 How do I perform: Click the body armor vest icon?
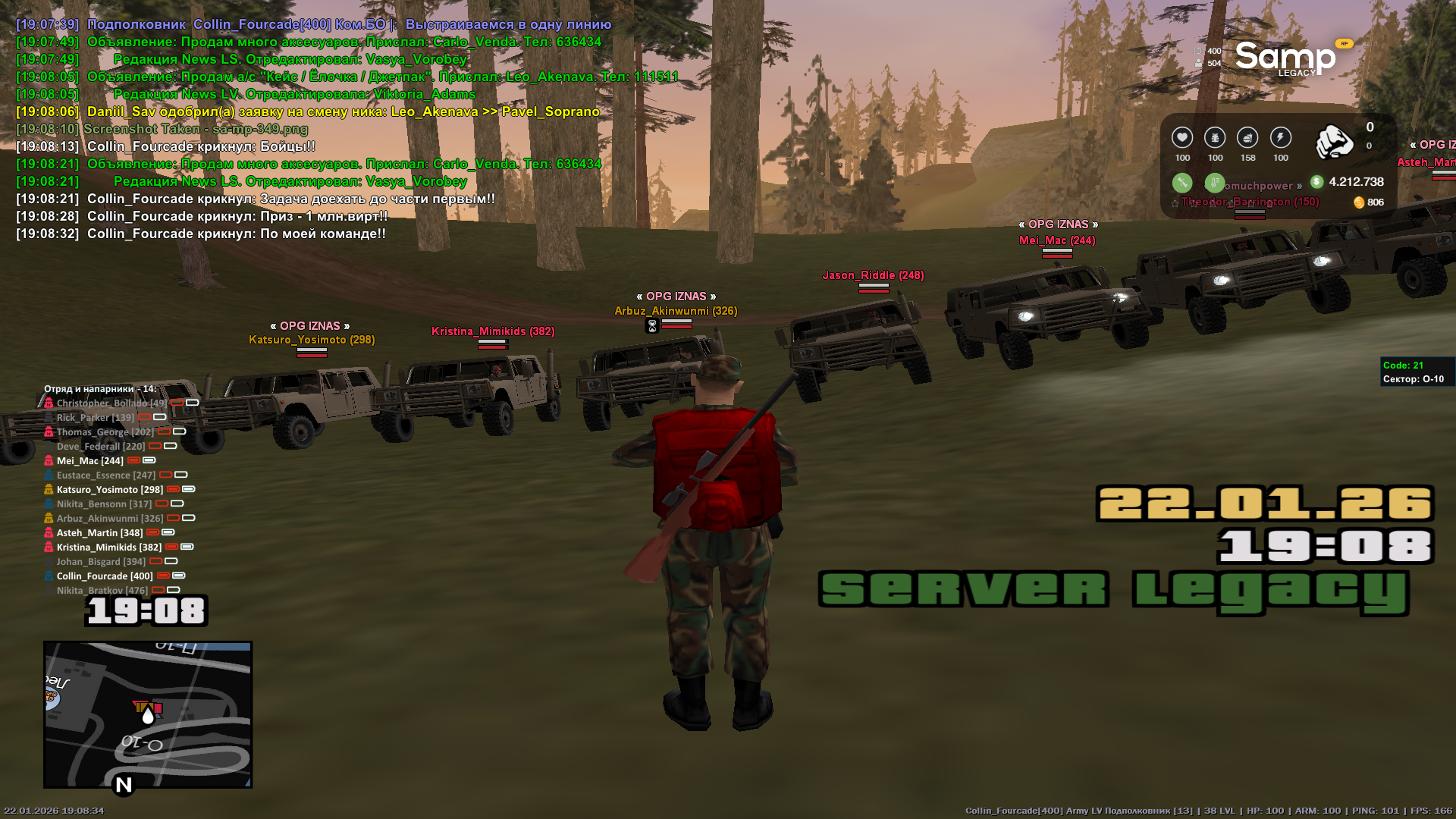tap(1215, 137)
